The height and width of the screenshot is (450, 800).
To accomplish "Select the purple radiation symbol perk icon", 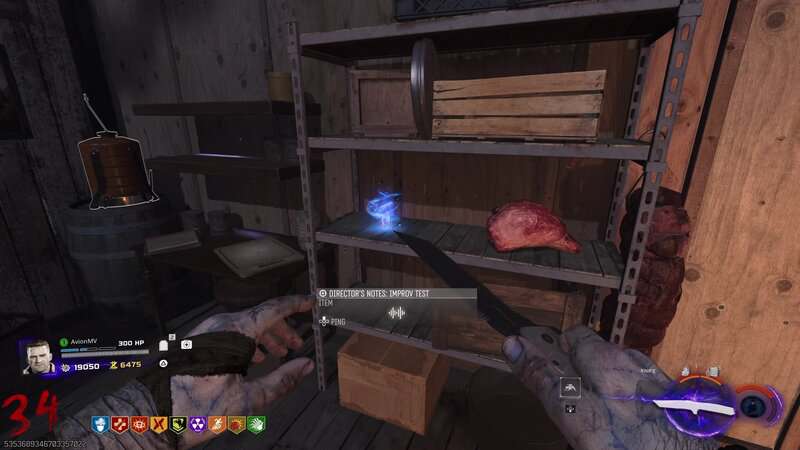I will tap(198, 424).
